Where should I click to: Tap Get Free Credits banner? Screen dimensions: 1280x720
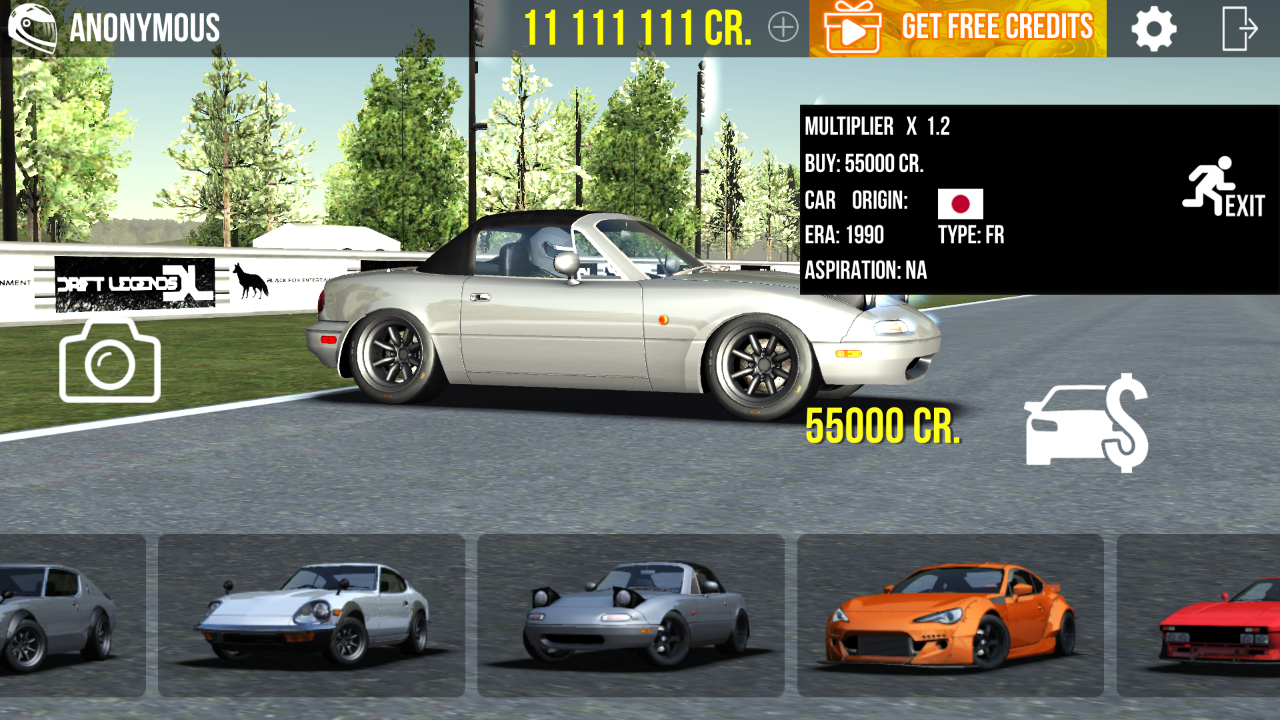pos(957,28)
